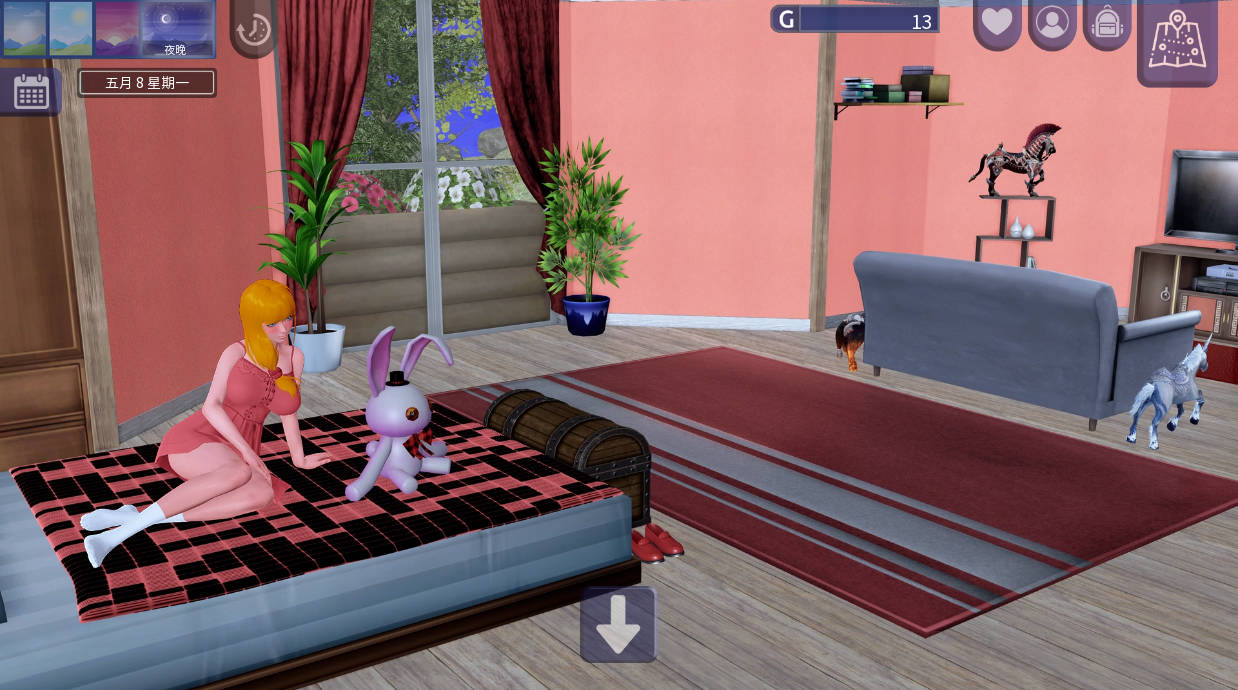Select the bright midday sun thumbnail
The image size is (1238, 690).
coord(71,28)
